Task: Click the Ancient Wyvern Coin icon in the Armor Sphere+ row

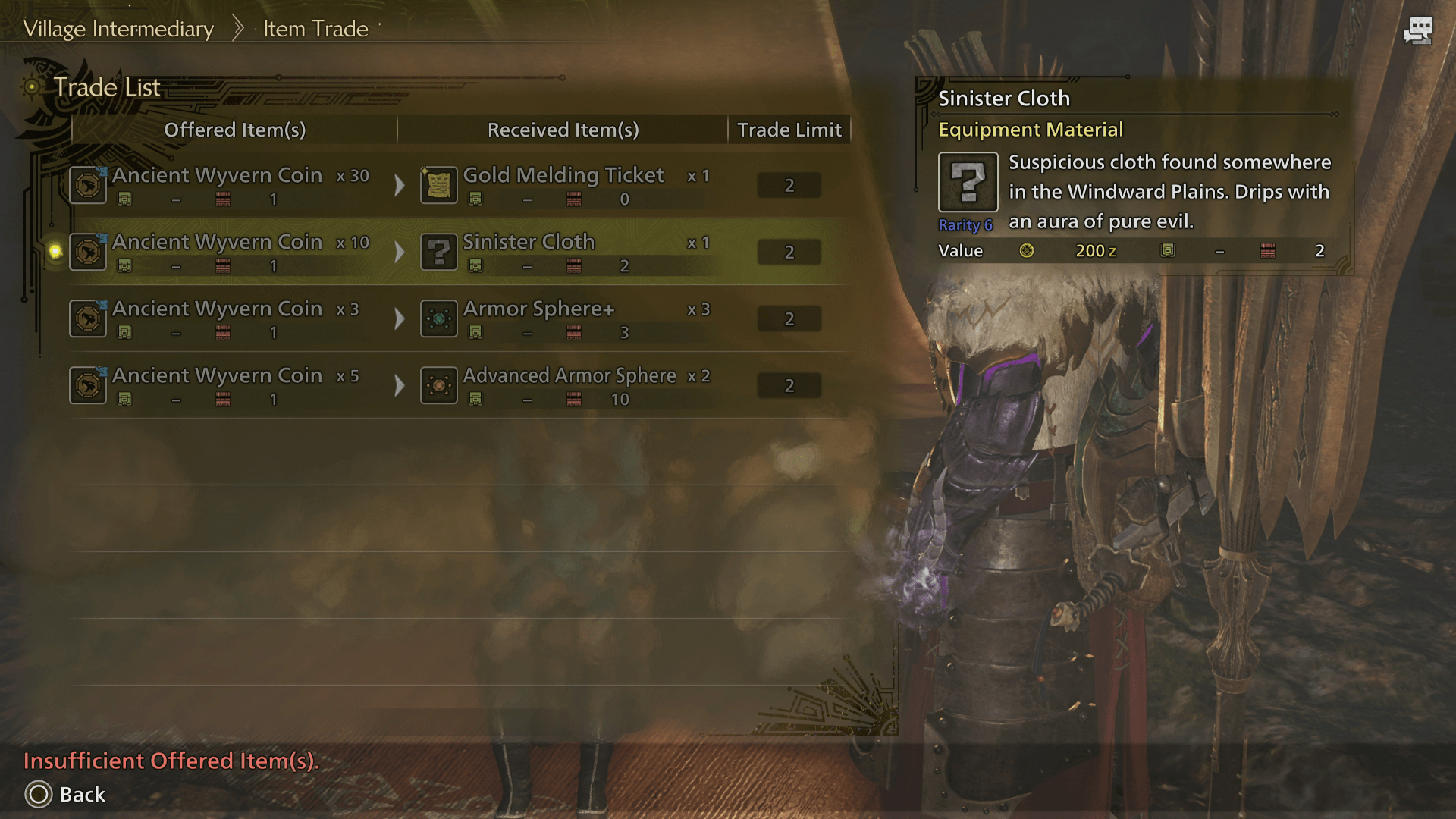Action: (x=88, y=318)
